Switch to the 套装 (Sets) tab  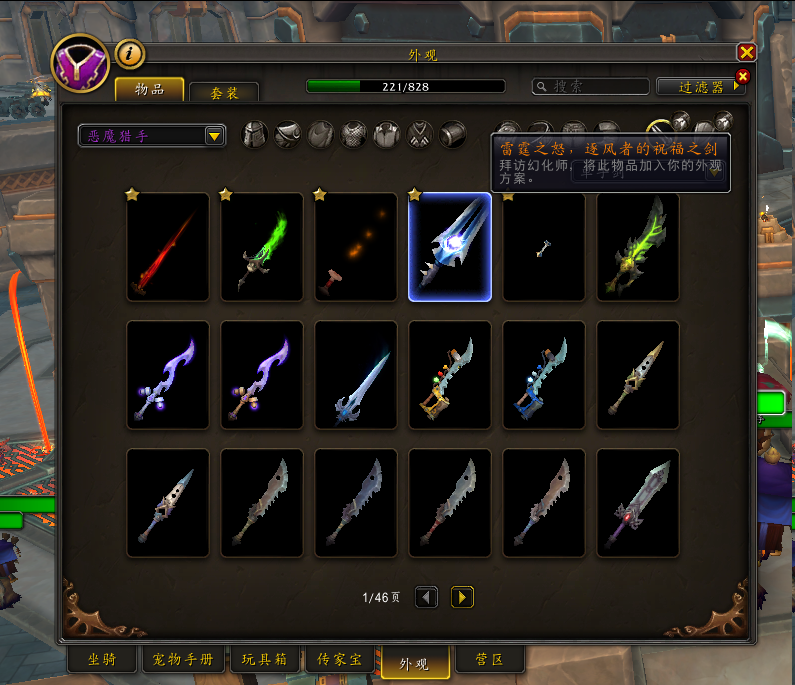point(224,92)
